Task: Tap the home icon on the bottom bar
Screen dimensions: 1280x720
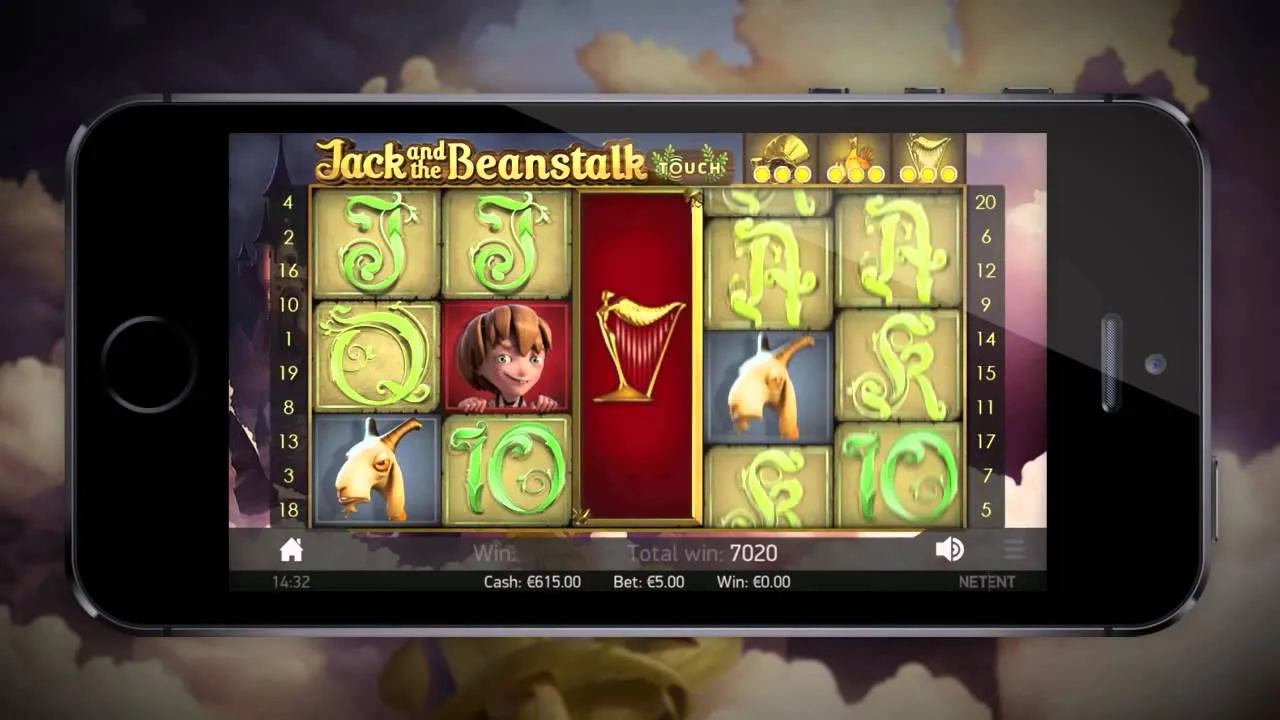Action: 291,549
